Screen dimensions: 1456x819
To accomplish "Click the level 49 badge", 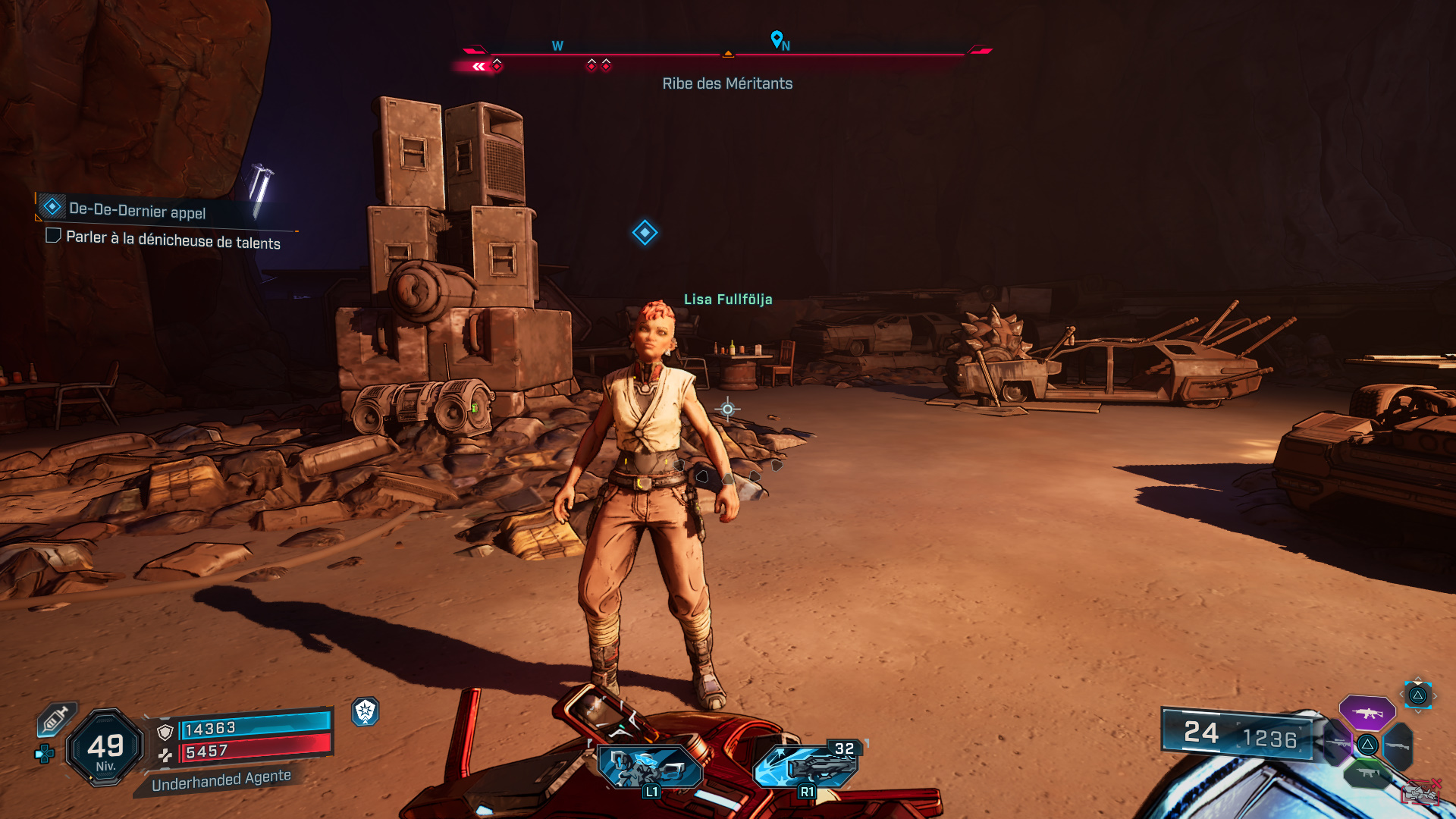I will (x=105, y=748).
